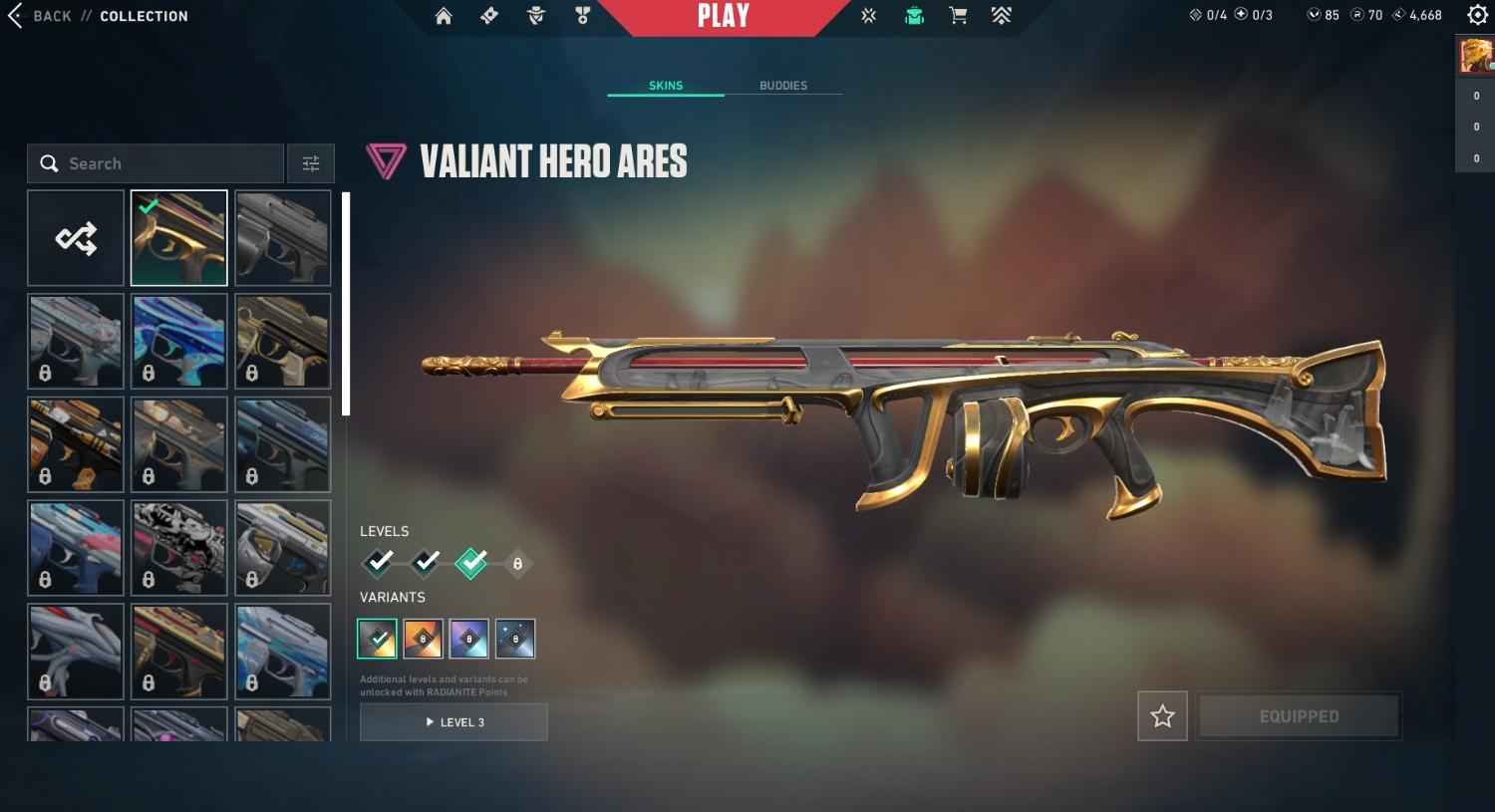The width and height of the screenshot is (1495, 812).
Task: Mark this skin as favorite
Action: click(1162, 716)
